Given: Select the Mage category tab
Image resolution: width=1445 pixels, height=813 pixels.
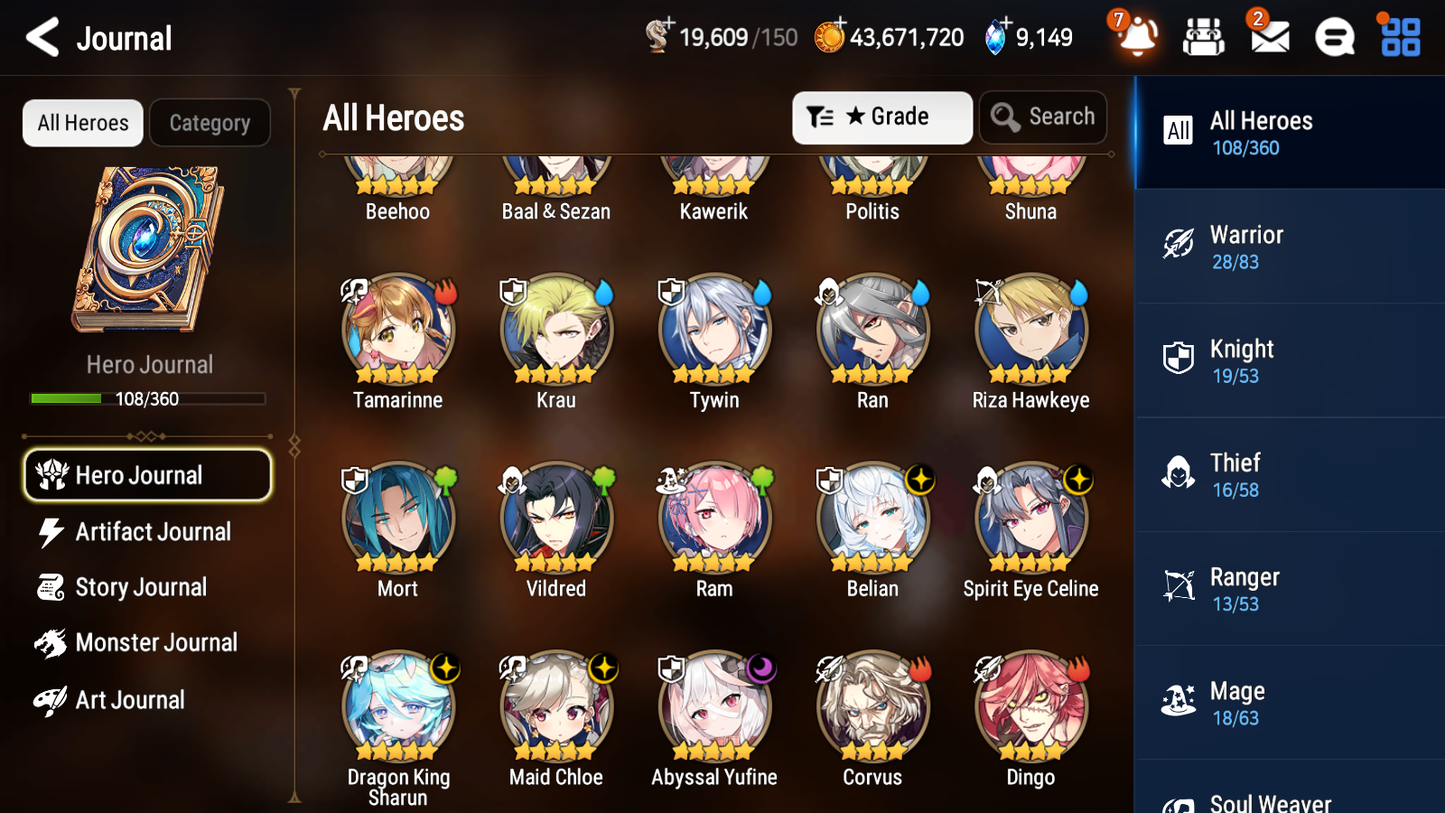Looking at the screenshot, I should tap(1179, 701).
